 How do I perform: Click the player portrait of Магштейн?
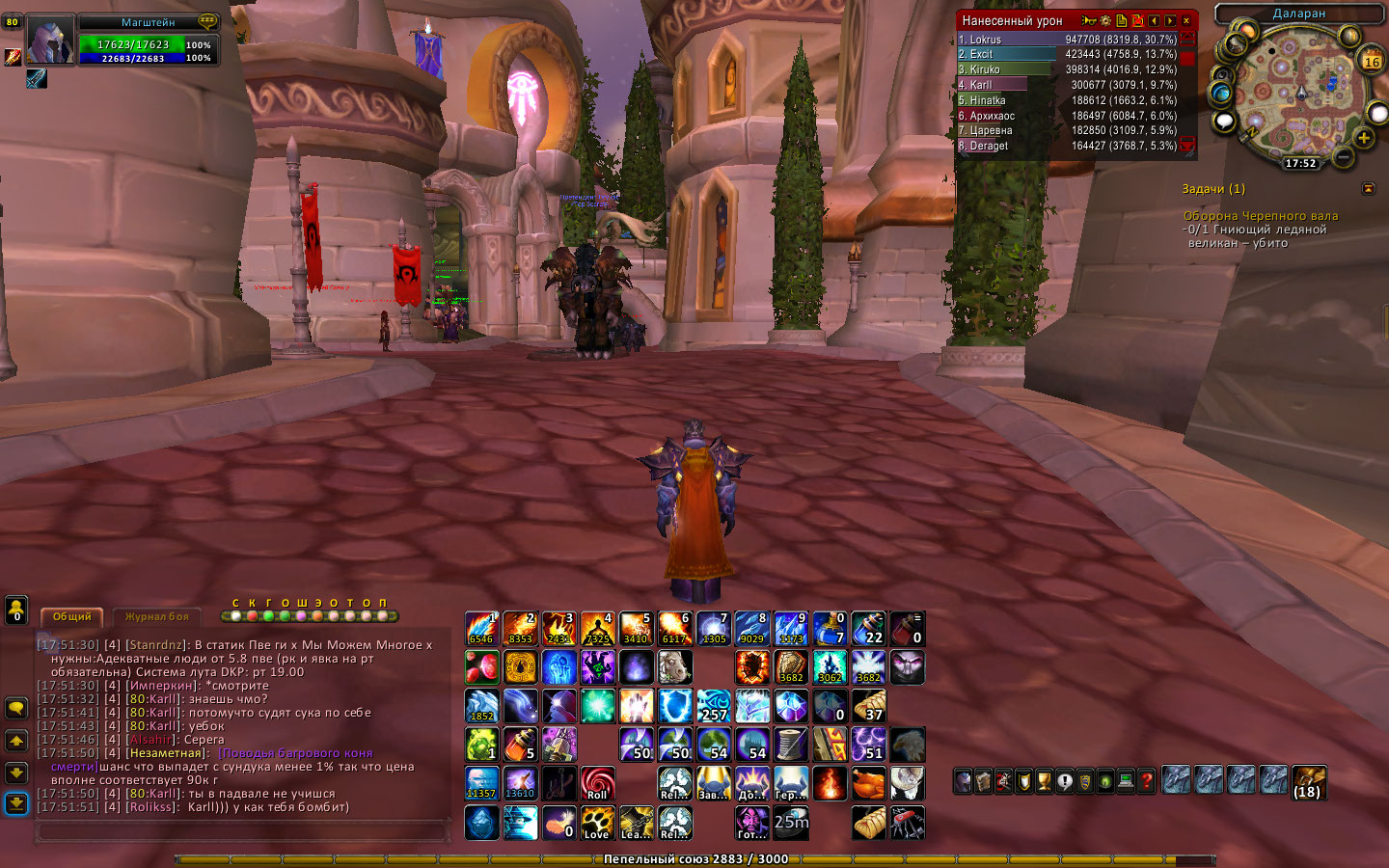coord(49,41)
